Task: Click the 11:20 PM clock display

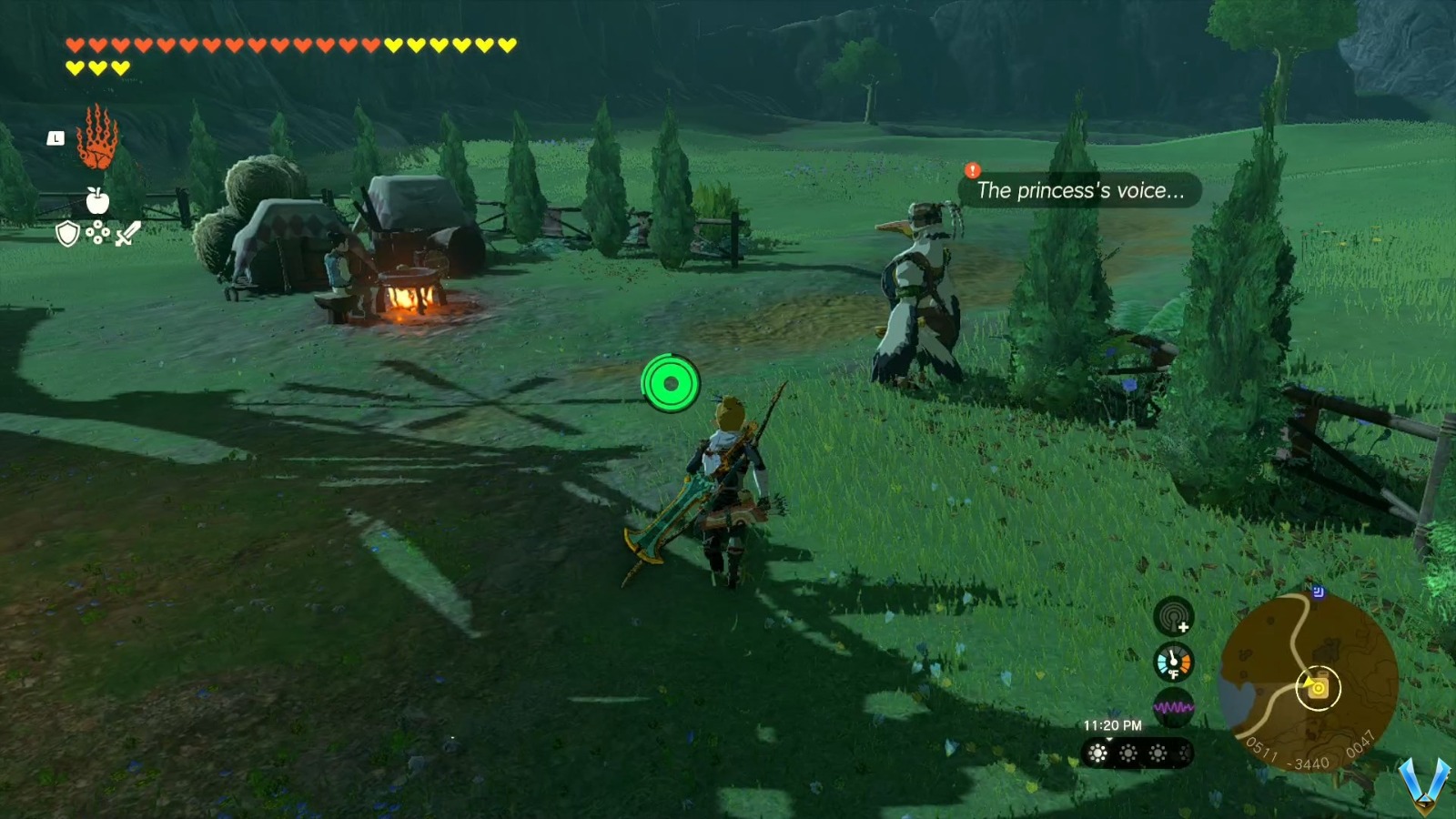Action: click(x=1112, y=726)
